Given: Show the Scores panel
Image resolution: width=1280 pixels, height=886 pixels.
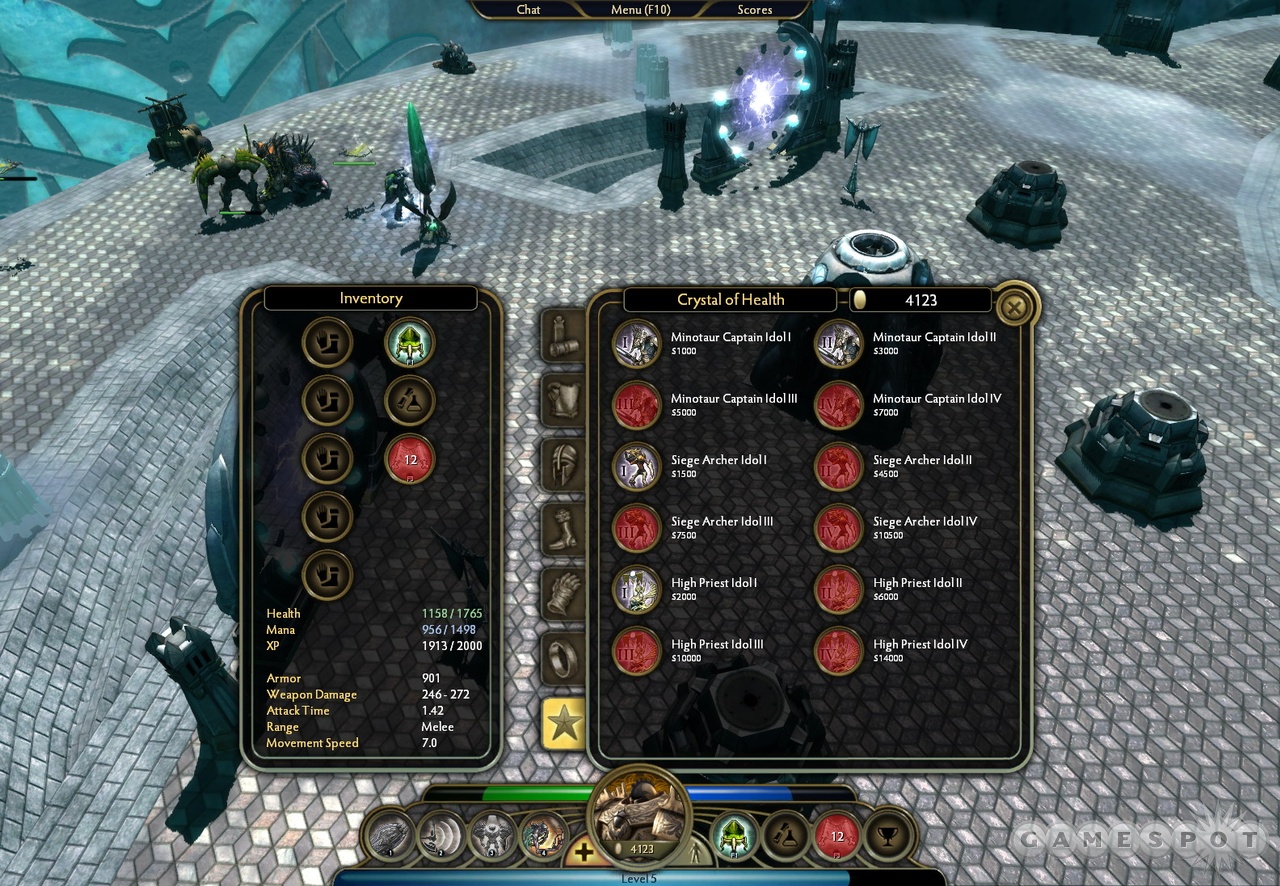Looking at the screenshot, I should [x=754, y=9].
